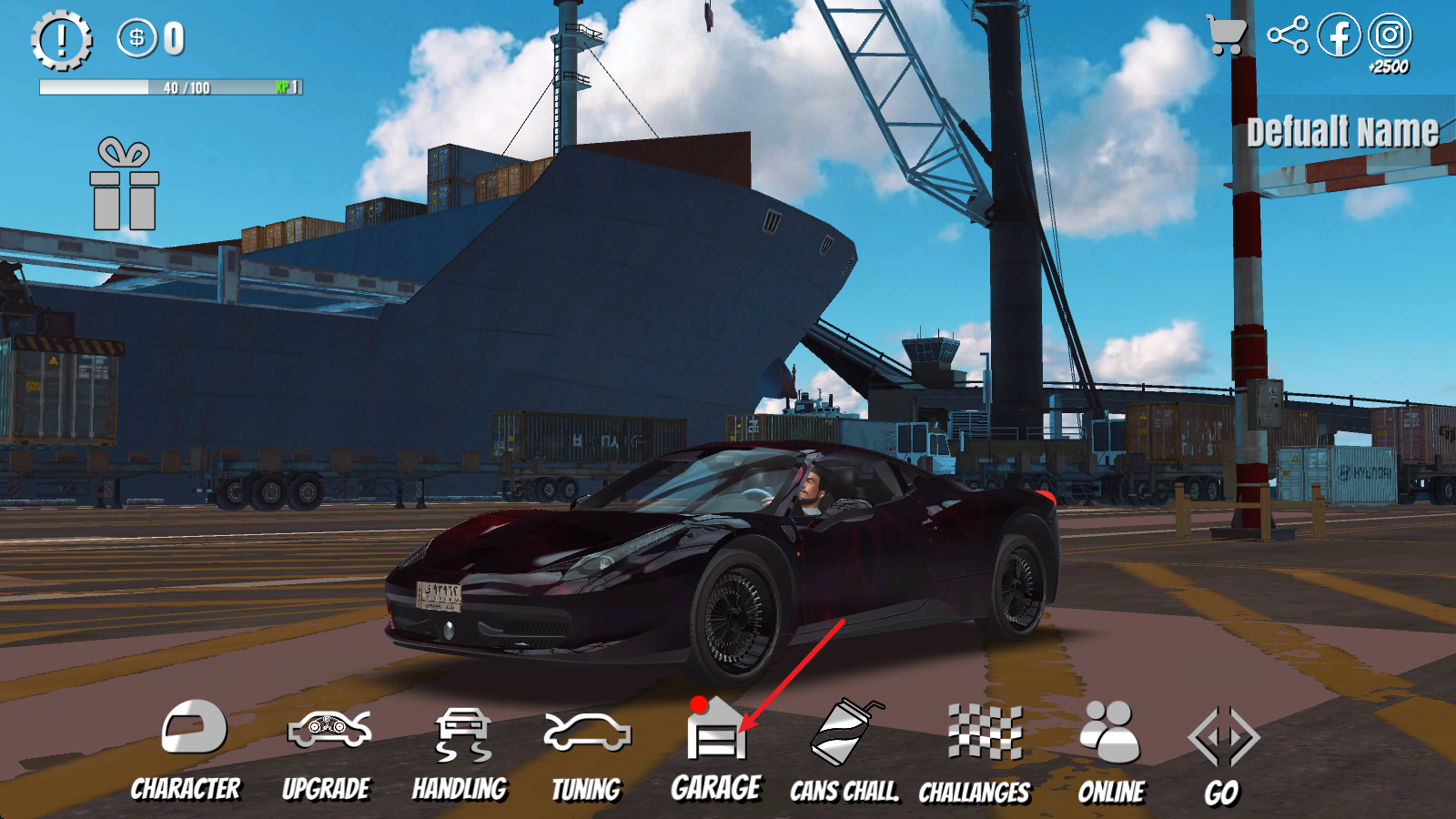Click the Go button to drive
This screenshot has height=819, width=1456.
pyautogui.click(x=1222, y=753)
